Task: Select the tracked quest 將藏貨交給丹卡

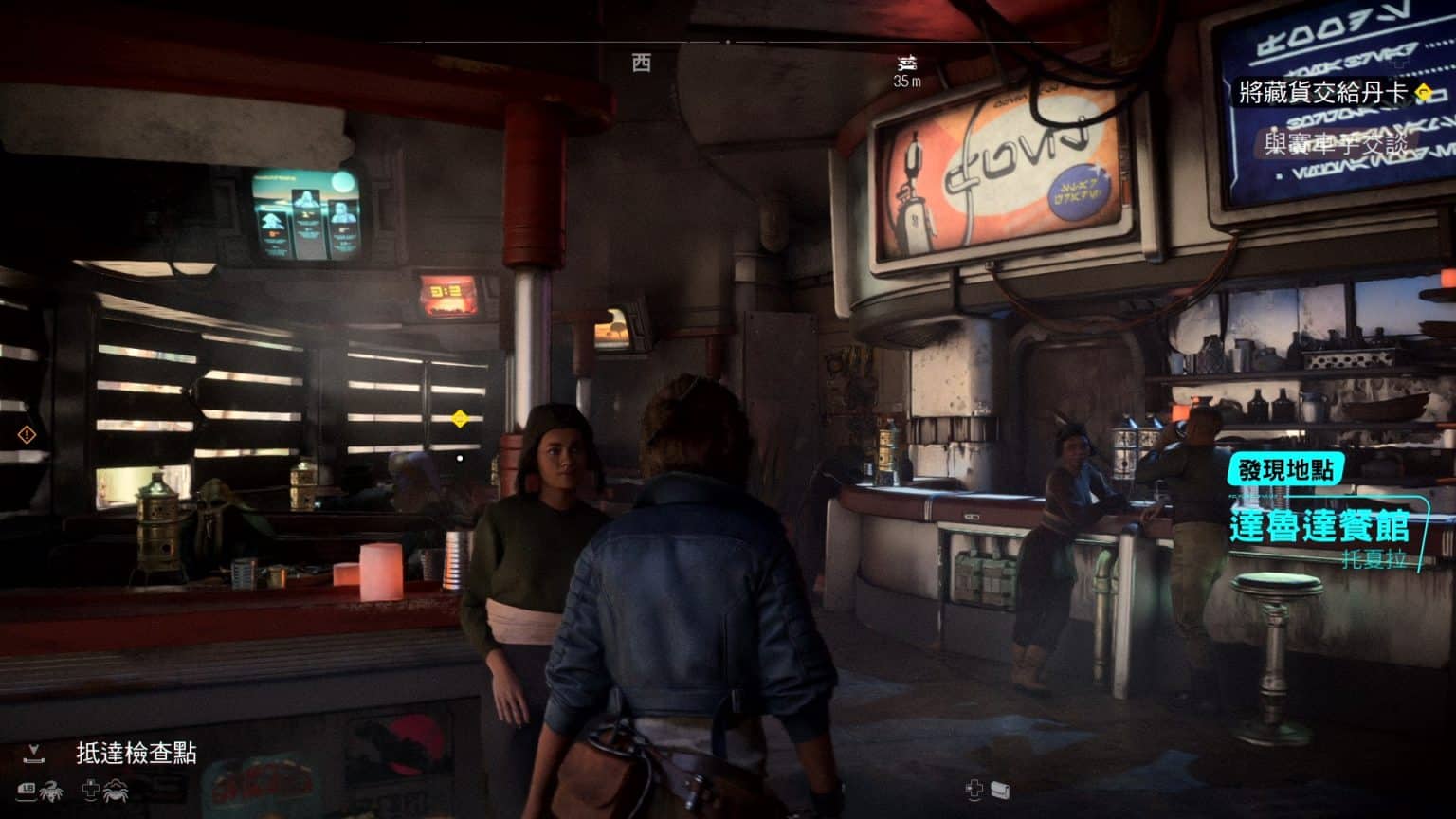Action: click(1323, 93)
